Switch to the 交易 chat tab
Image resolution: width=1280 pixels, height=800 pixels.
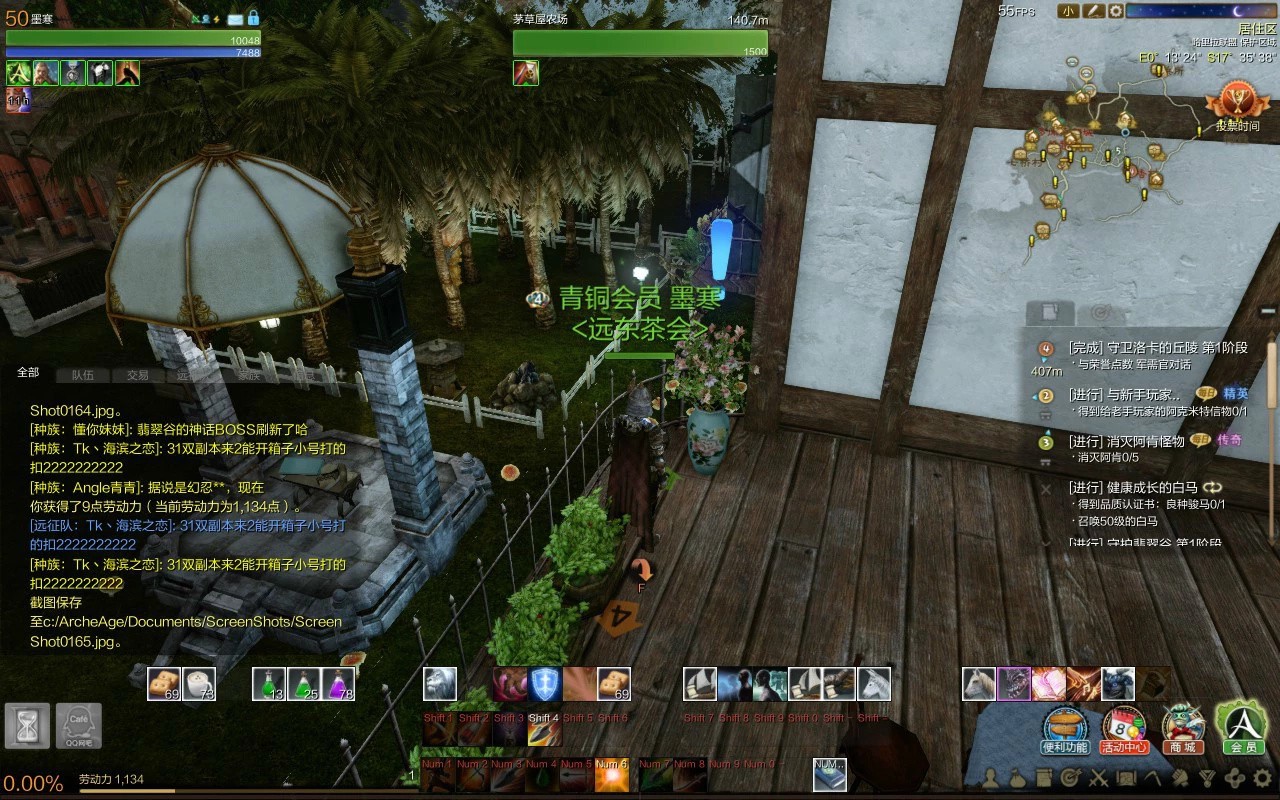point(137,375)
